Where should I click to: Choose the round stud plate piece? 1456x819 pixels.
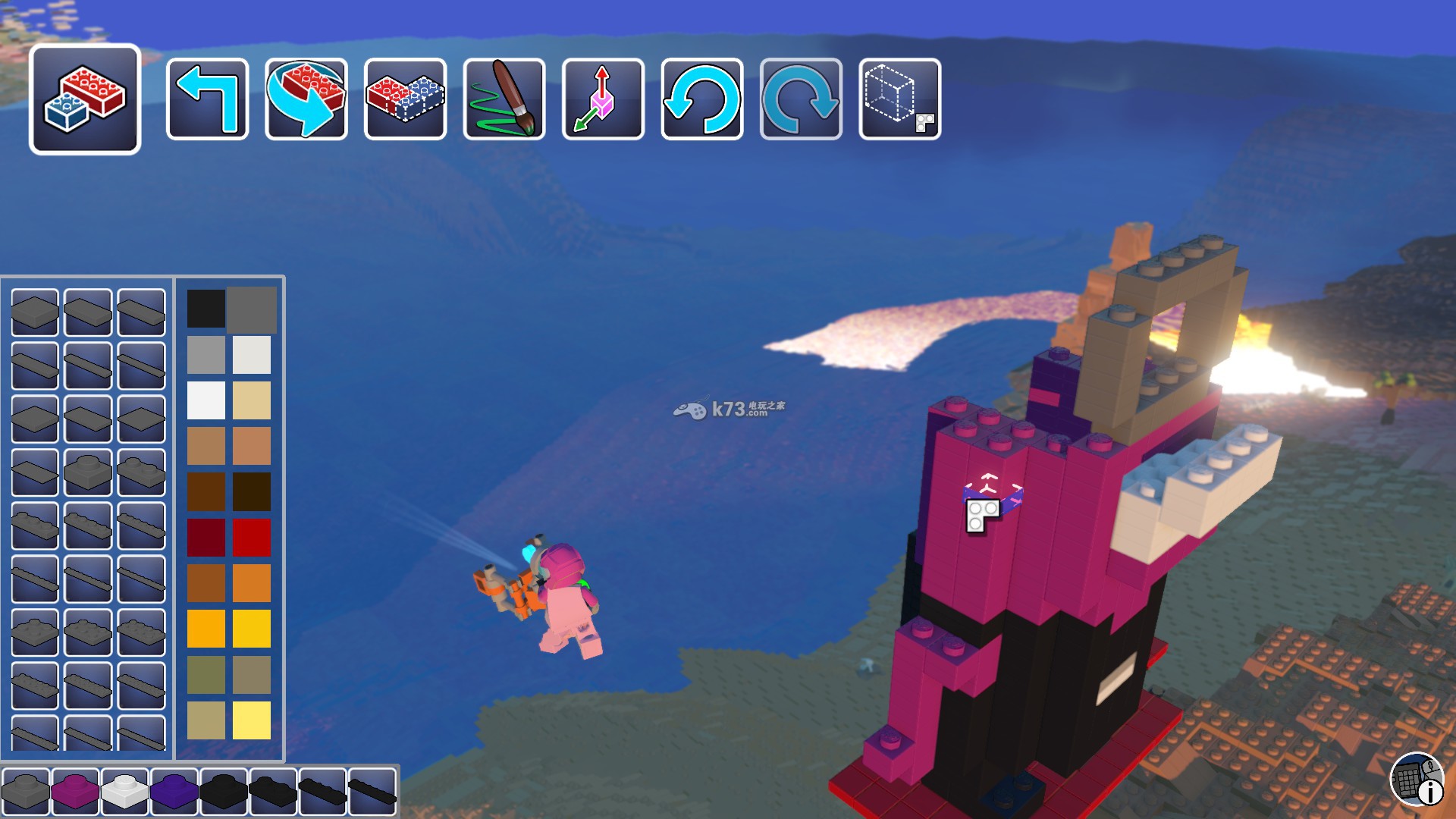88,472
